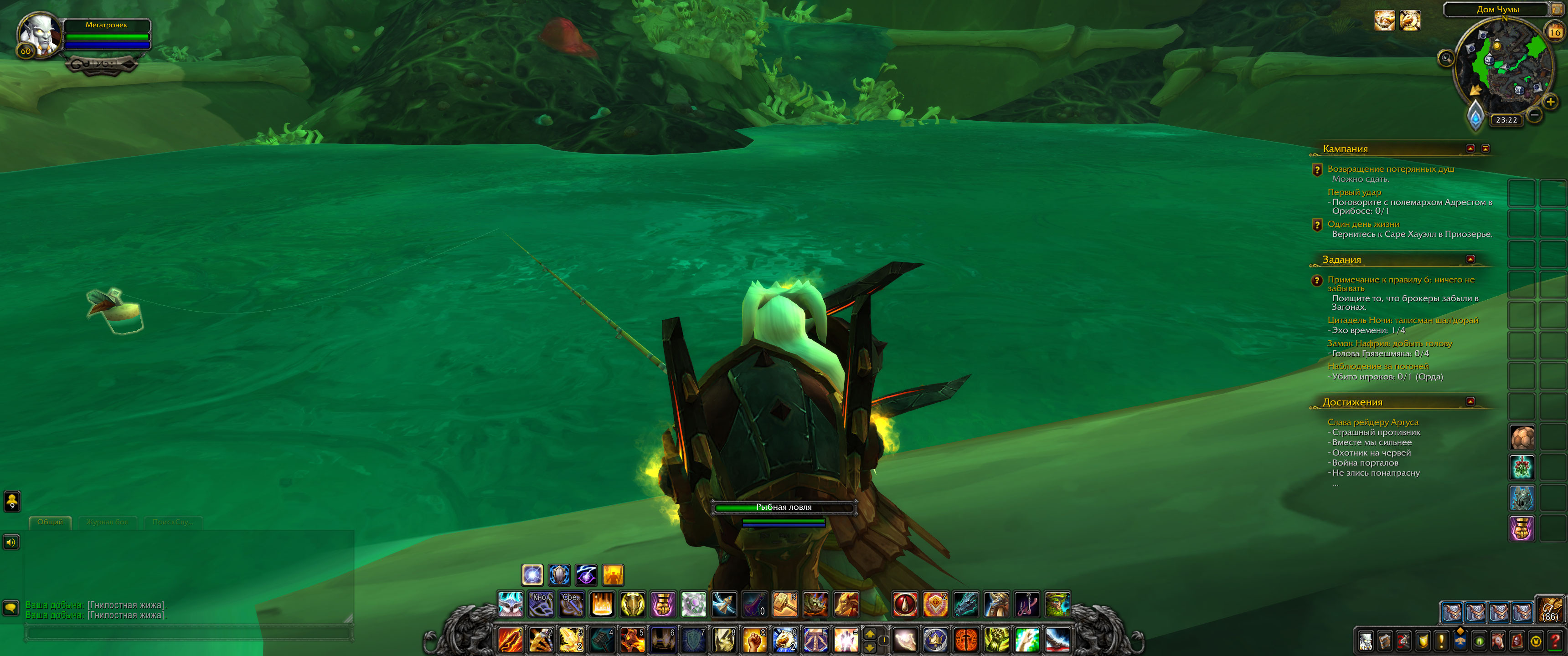Image resolution: width=1568 pixels, height=656 pixels.
Task: Zoom out the minimap with minus button
Action: click(x=1535, y=114)
